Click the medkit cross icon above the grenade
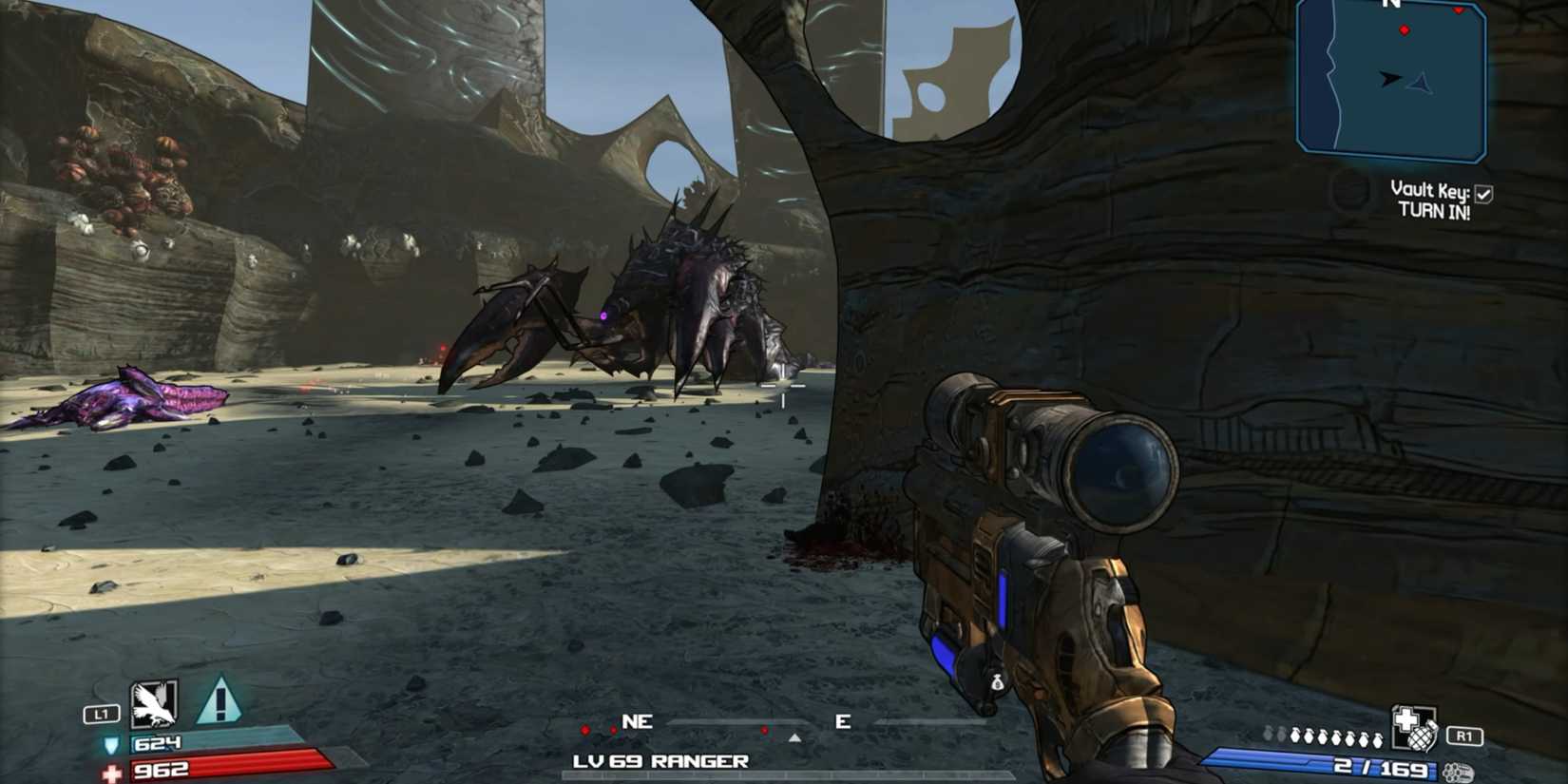 click(x=1405, y=718)
